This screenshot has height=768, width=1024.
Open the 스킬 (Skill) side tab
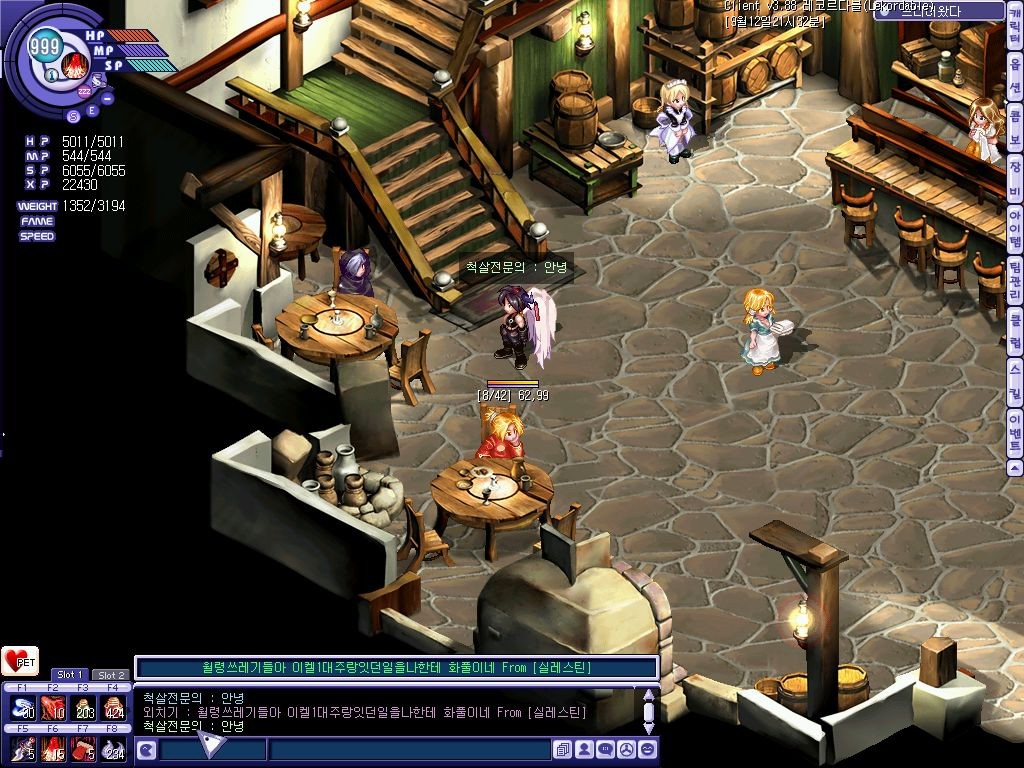pyautogui.click(x=1014, y=375)
